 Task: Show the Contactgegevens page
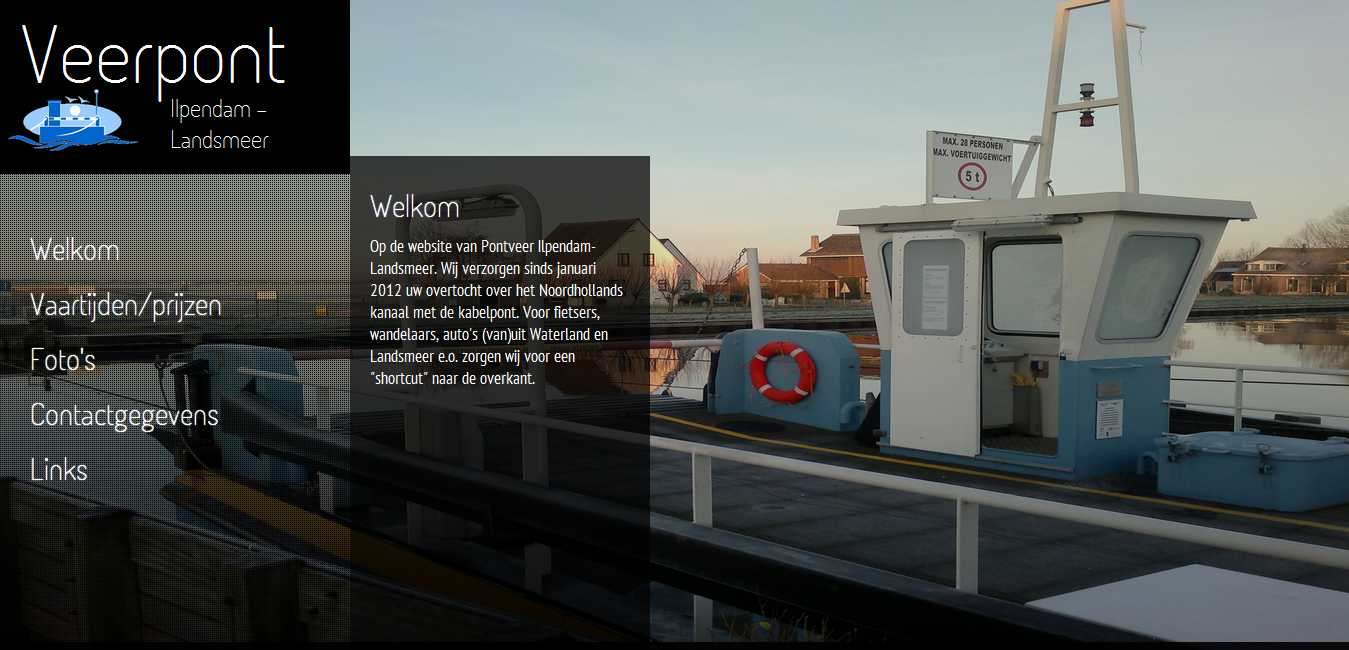(124, 415)
